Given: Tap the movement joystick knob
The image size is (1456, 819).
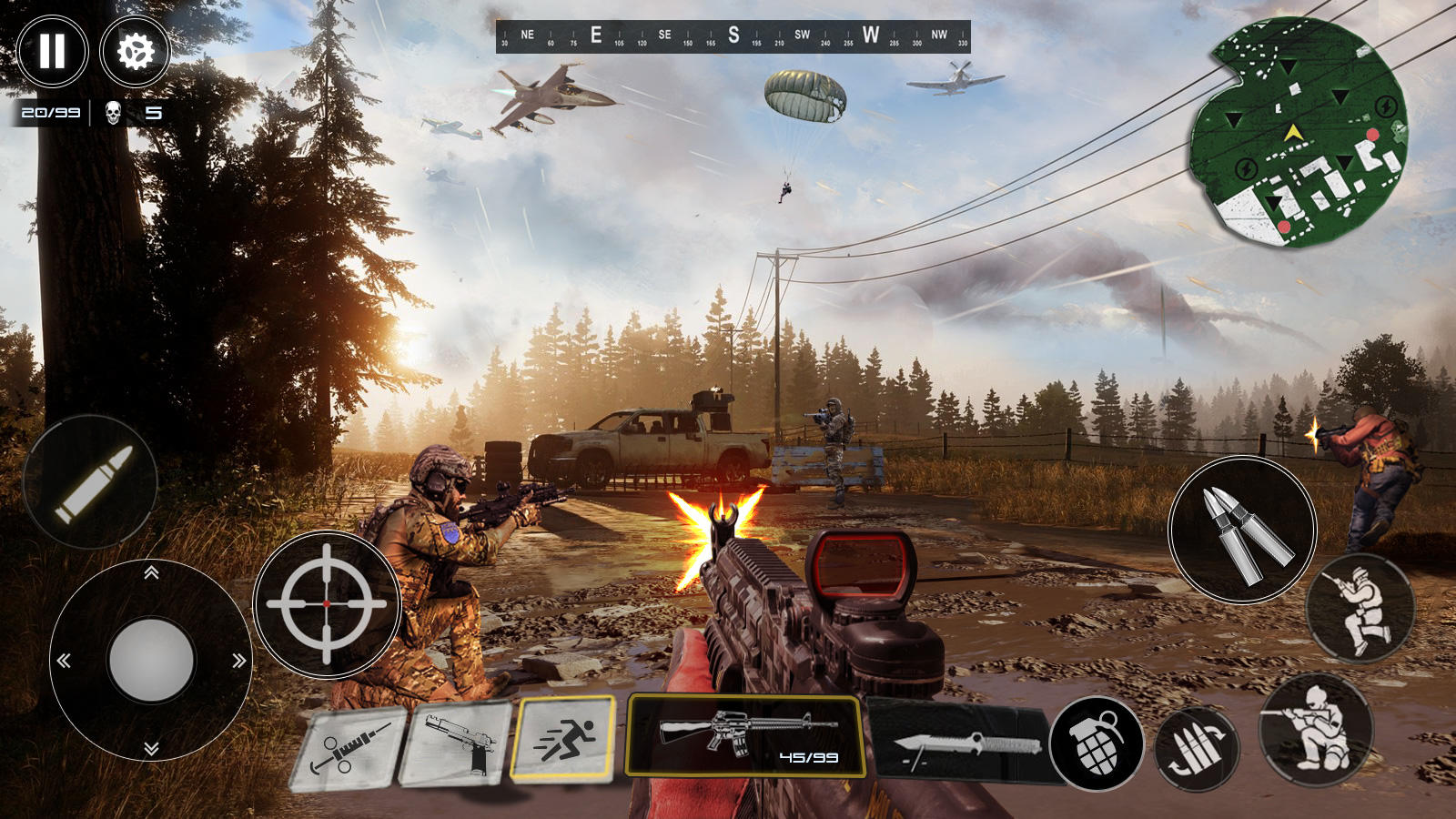Looking at the screenshot, I should click(x=151, y=660).
